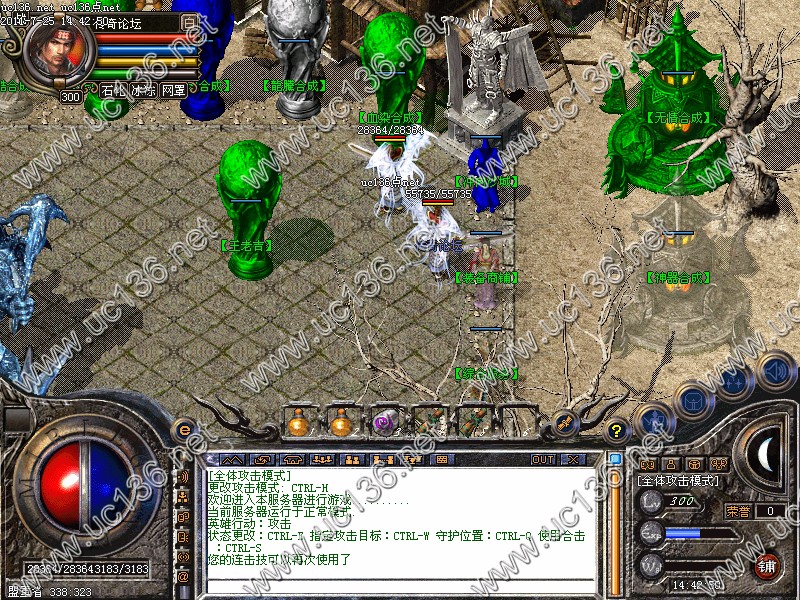The width and height of the screenshot is (800, 600).
Task: Click the OUT button on chat bar
Action: click(542, 460)
